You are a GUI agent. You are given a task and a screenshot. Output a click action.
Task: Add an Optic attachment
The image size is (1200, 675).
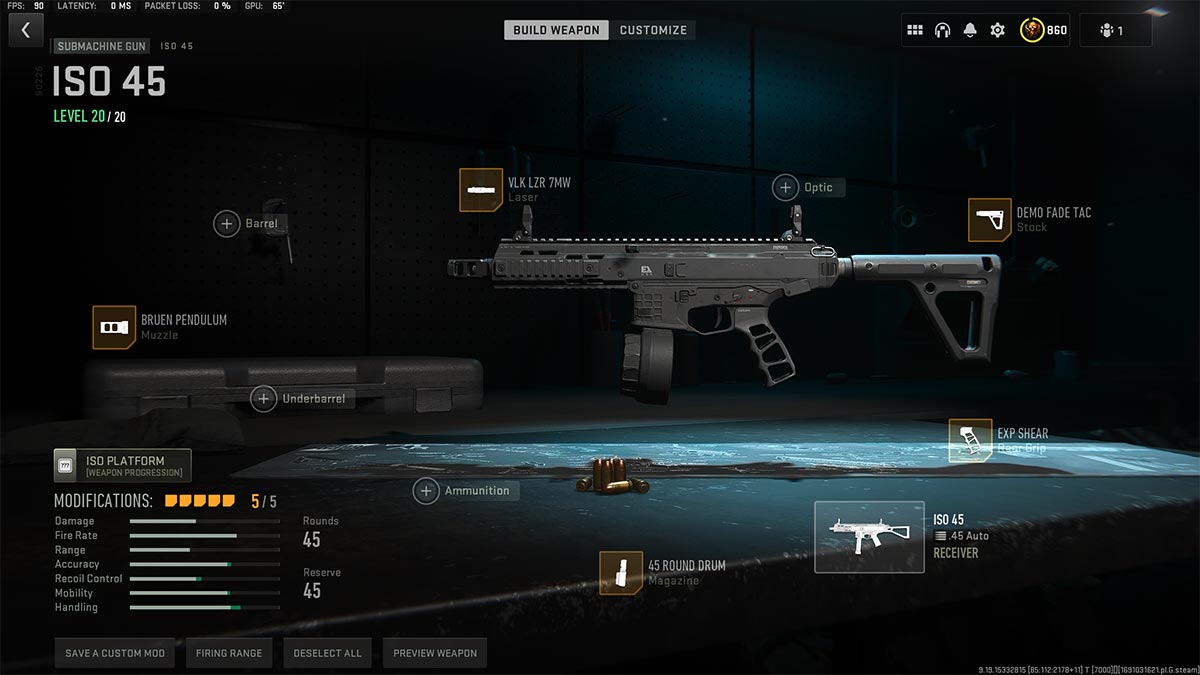pos(785,187)
